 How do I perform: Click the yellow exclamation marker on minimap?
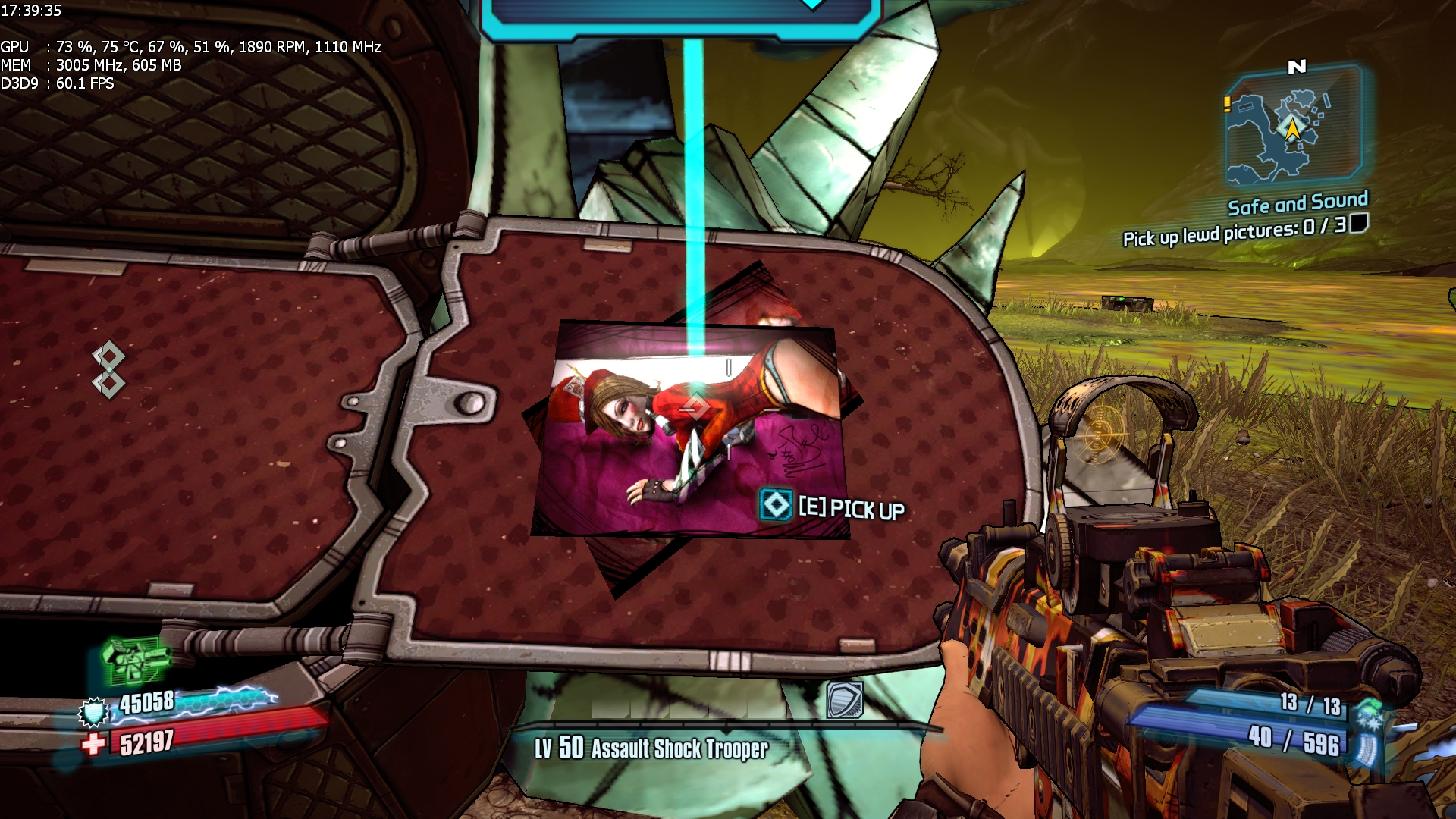tap(1227, 104)
